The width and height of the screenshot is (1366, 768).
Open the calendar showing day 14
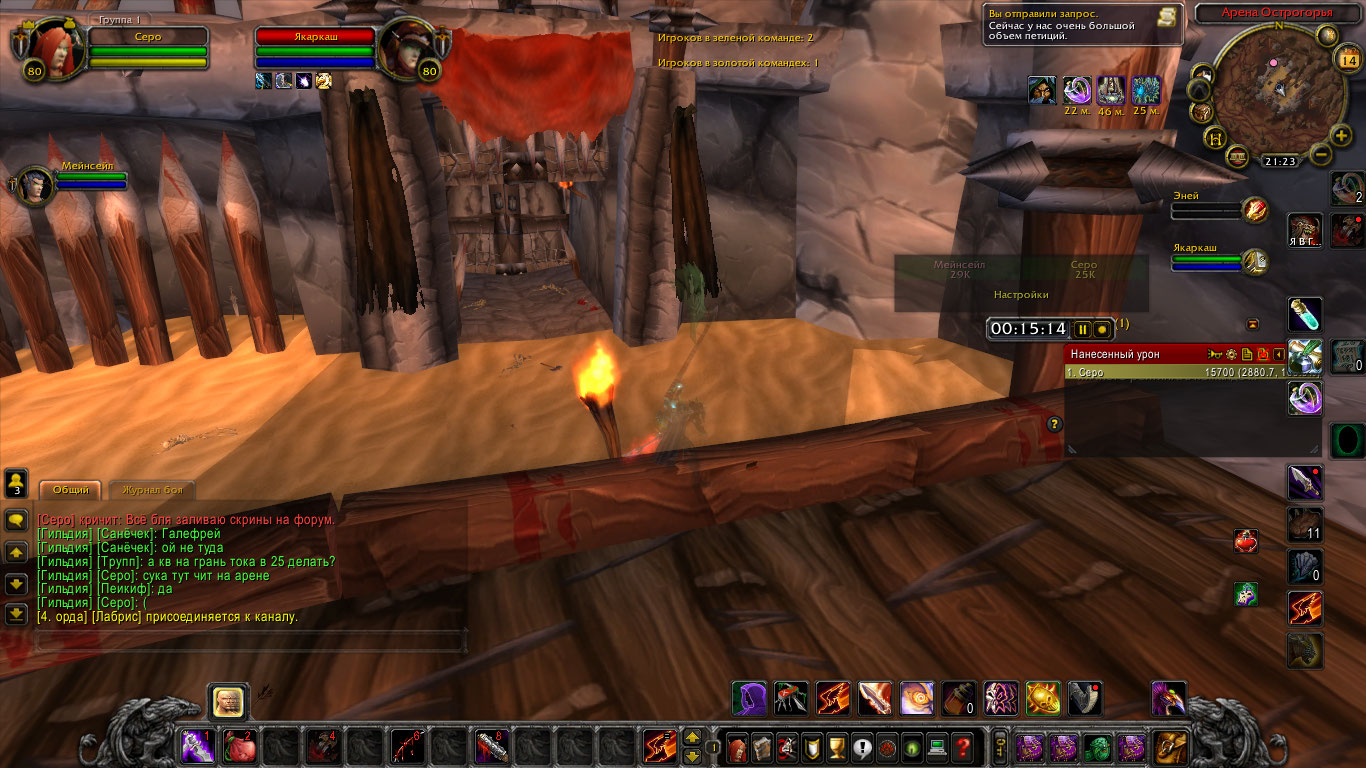pos(1347,60)
